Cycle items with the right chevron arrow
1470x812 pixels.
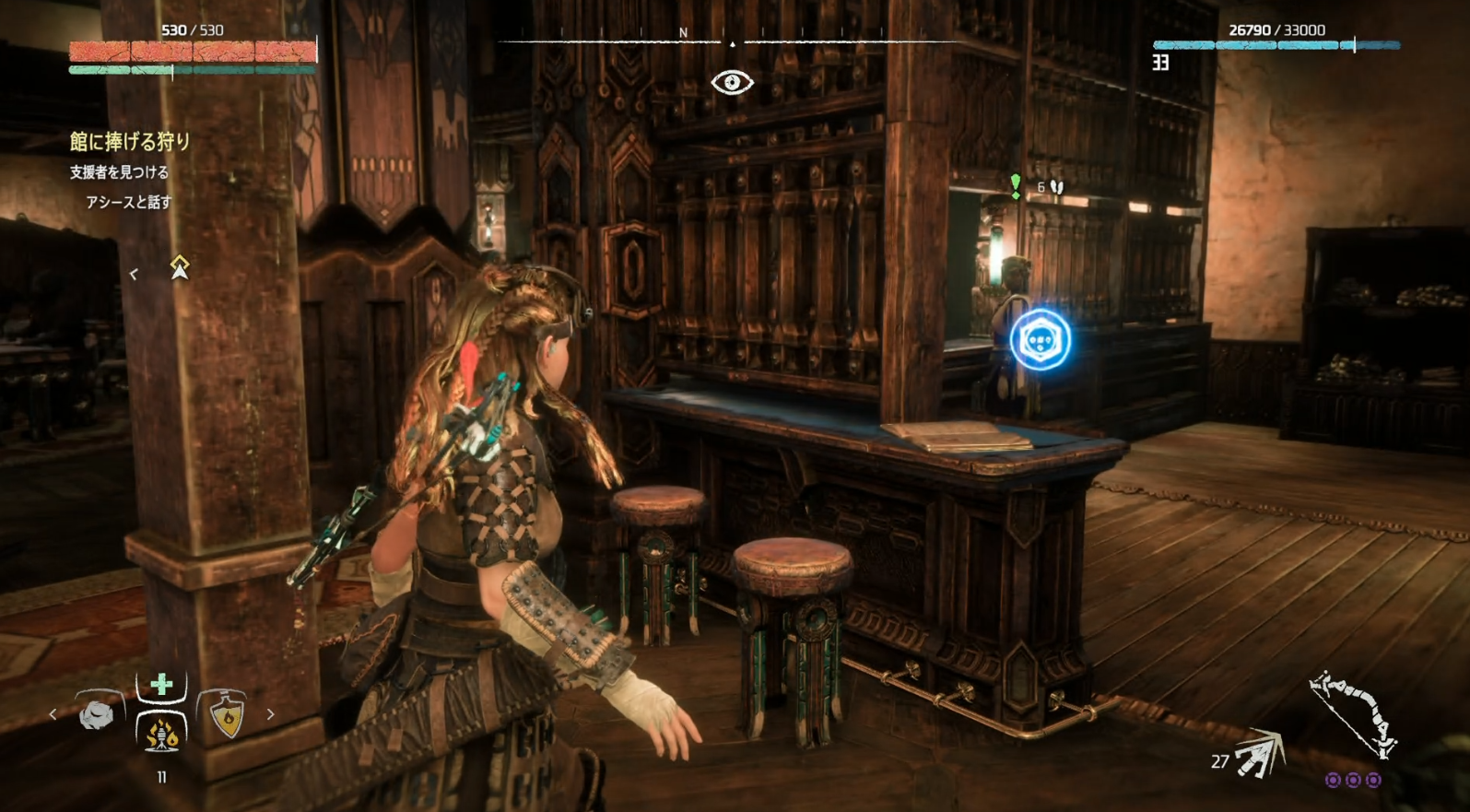pyautogui.click(x=272, y=714)
